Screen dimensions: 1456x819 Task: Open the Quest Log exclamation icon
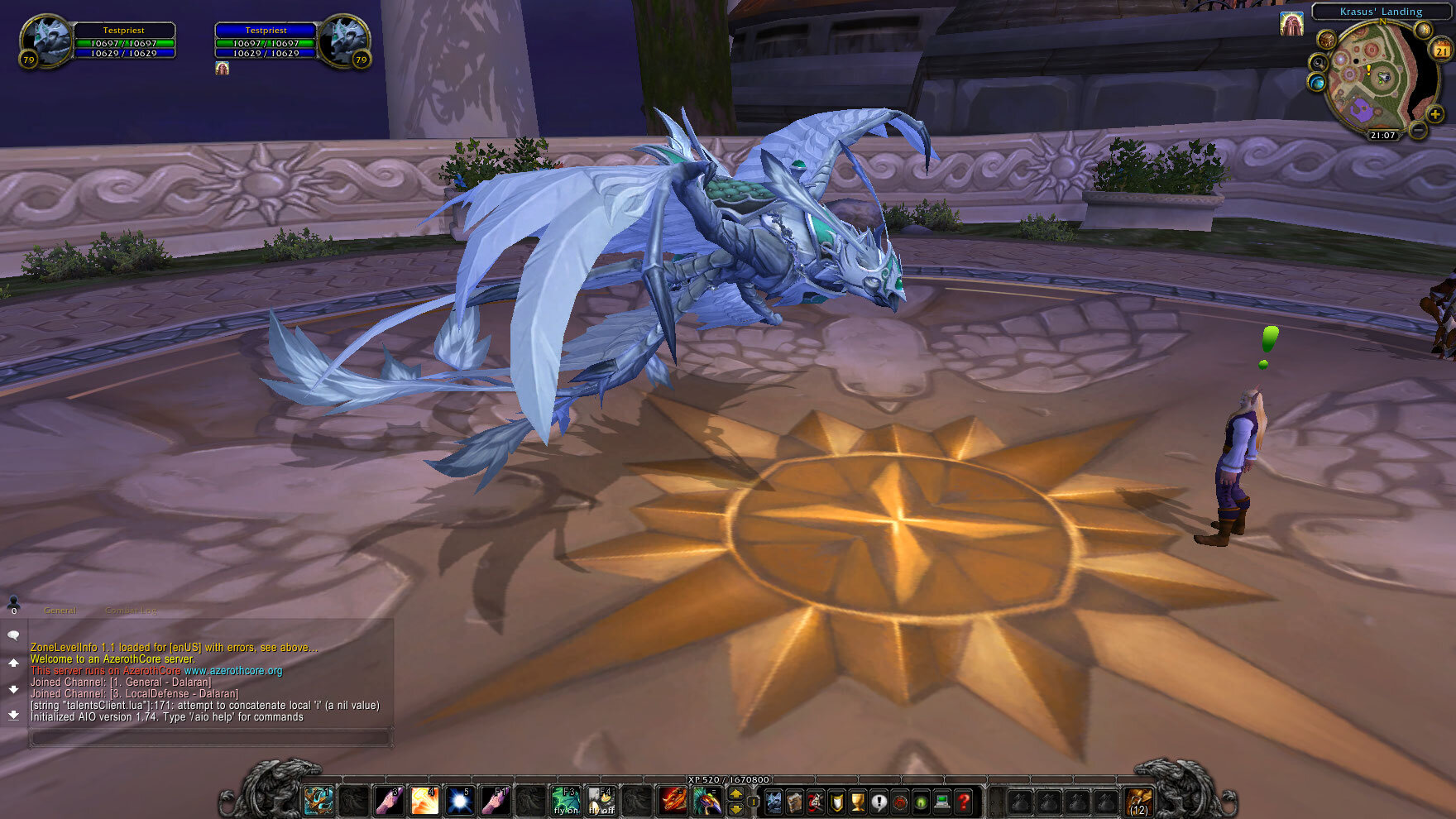click(879, 801)
